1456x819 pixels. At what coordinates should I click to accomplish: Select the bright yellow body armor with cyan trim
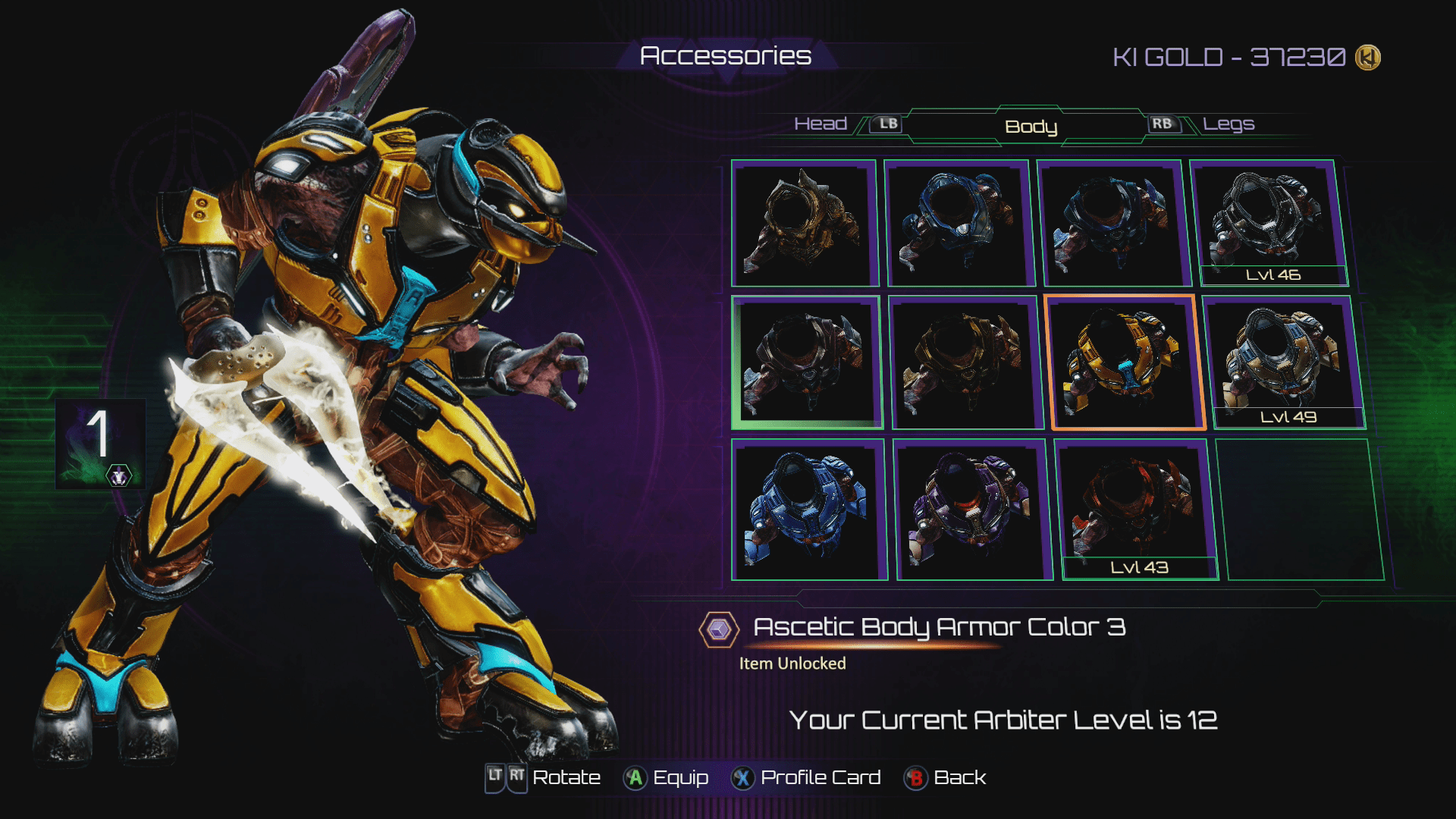[1124, 362]
